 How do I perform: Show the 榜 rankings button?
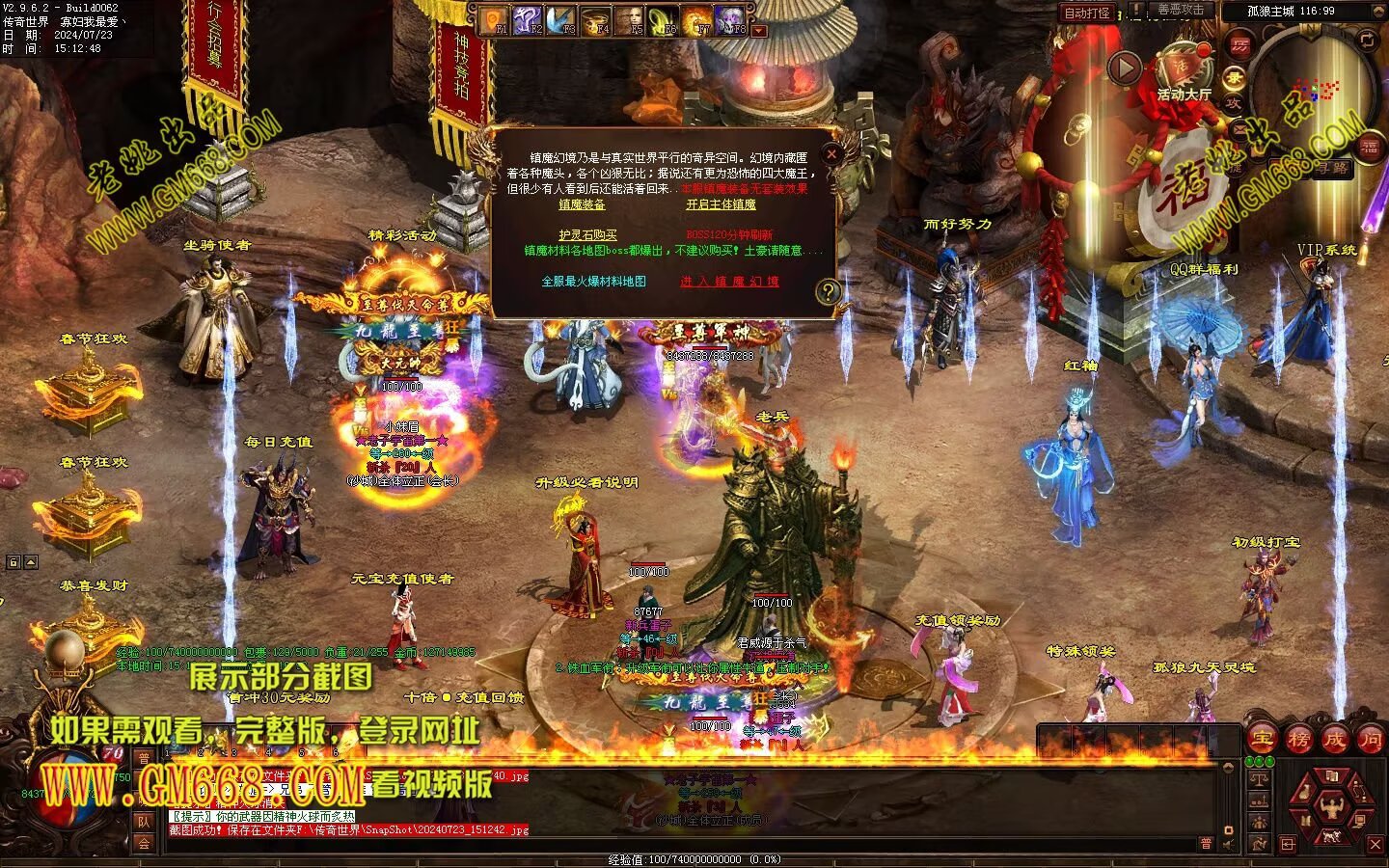point(1298,740)
